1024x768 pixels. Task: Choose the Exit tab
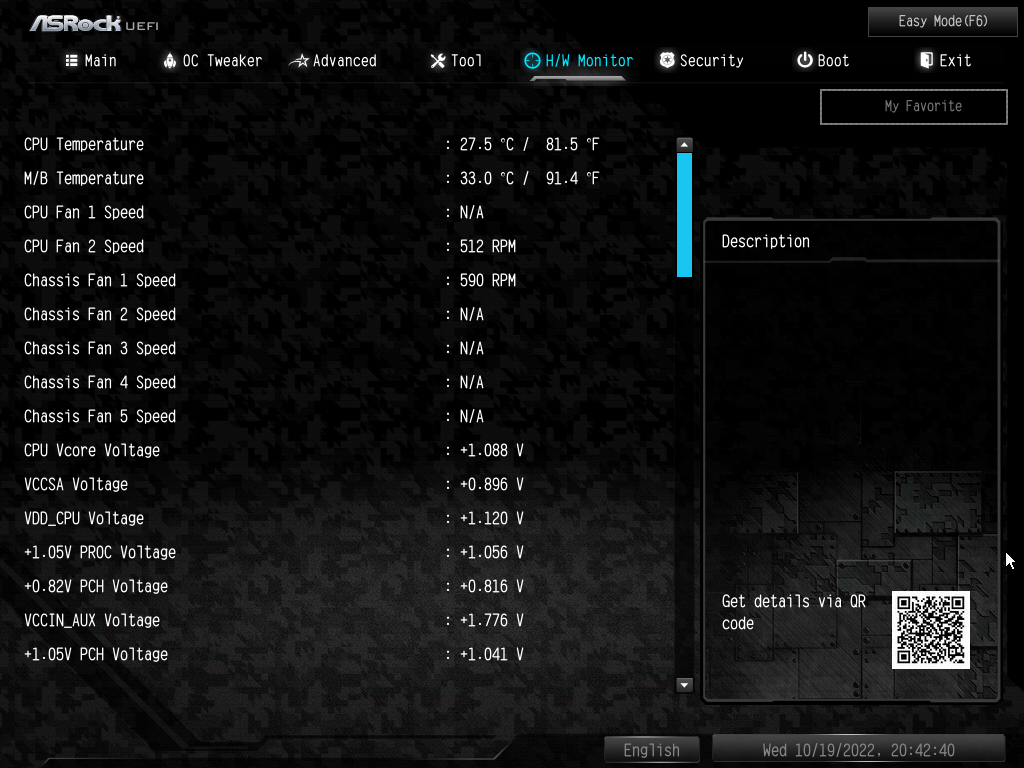[x=945, y=61]
